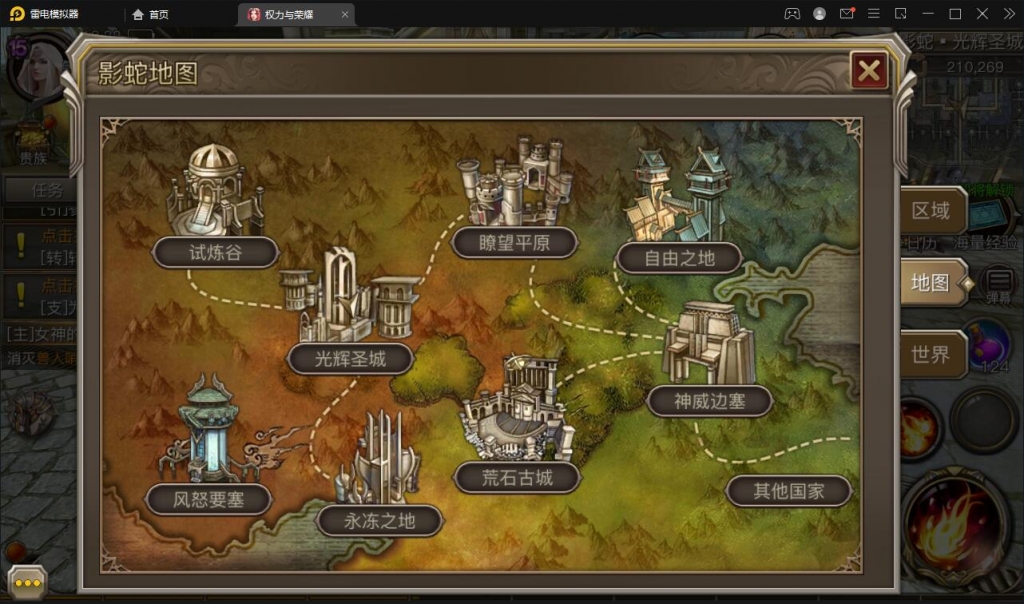Select 永冻之地 on the map
Screen dimensions: 1024x604
(x=379, y=520)
